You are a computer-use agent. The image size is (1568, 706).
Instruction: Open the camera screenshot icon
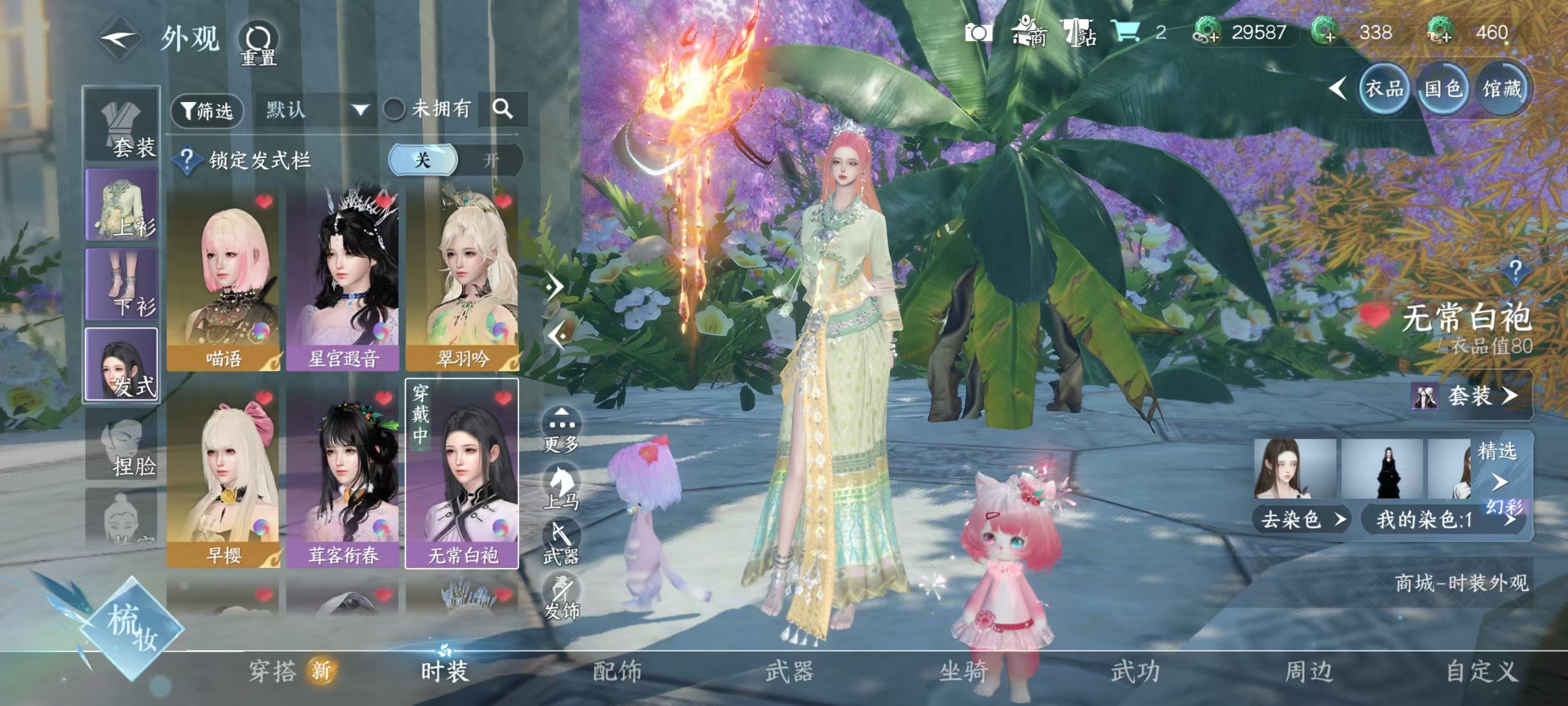(978, 32)
